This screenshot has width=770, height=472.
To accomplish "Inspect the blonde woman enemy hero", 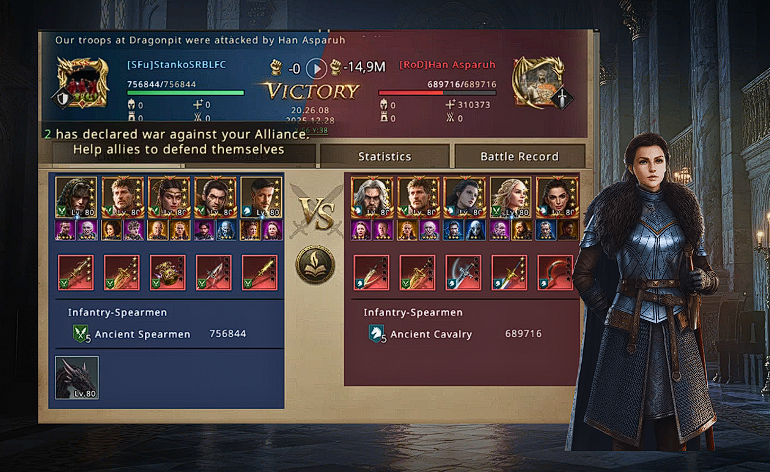I will pyautogui.click(x=509, y=198).
